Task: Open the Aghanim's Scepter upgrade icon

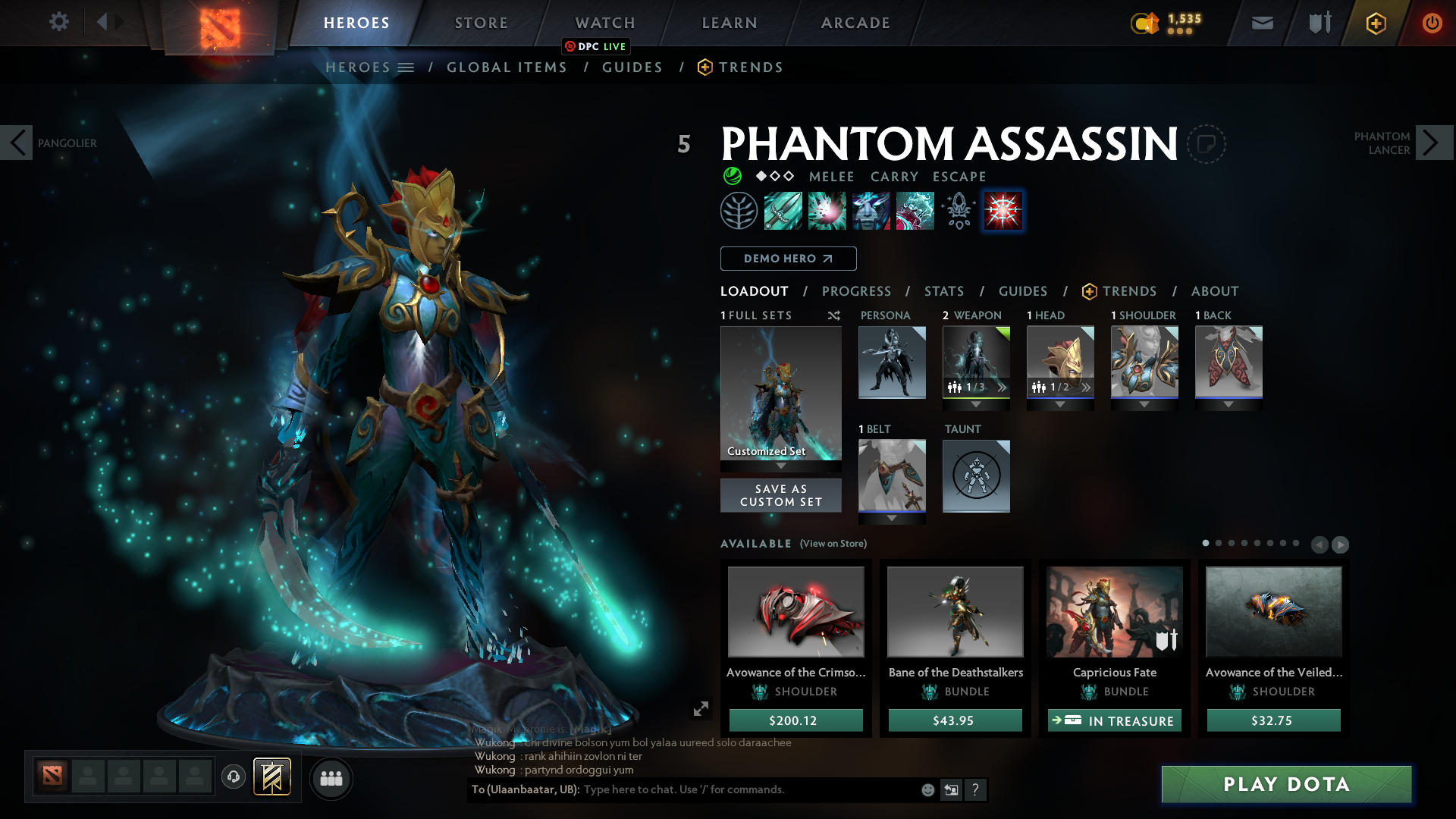Action: click(957, 211)
